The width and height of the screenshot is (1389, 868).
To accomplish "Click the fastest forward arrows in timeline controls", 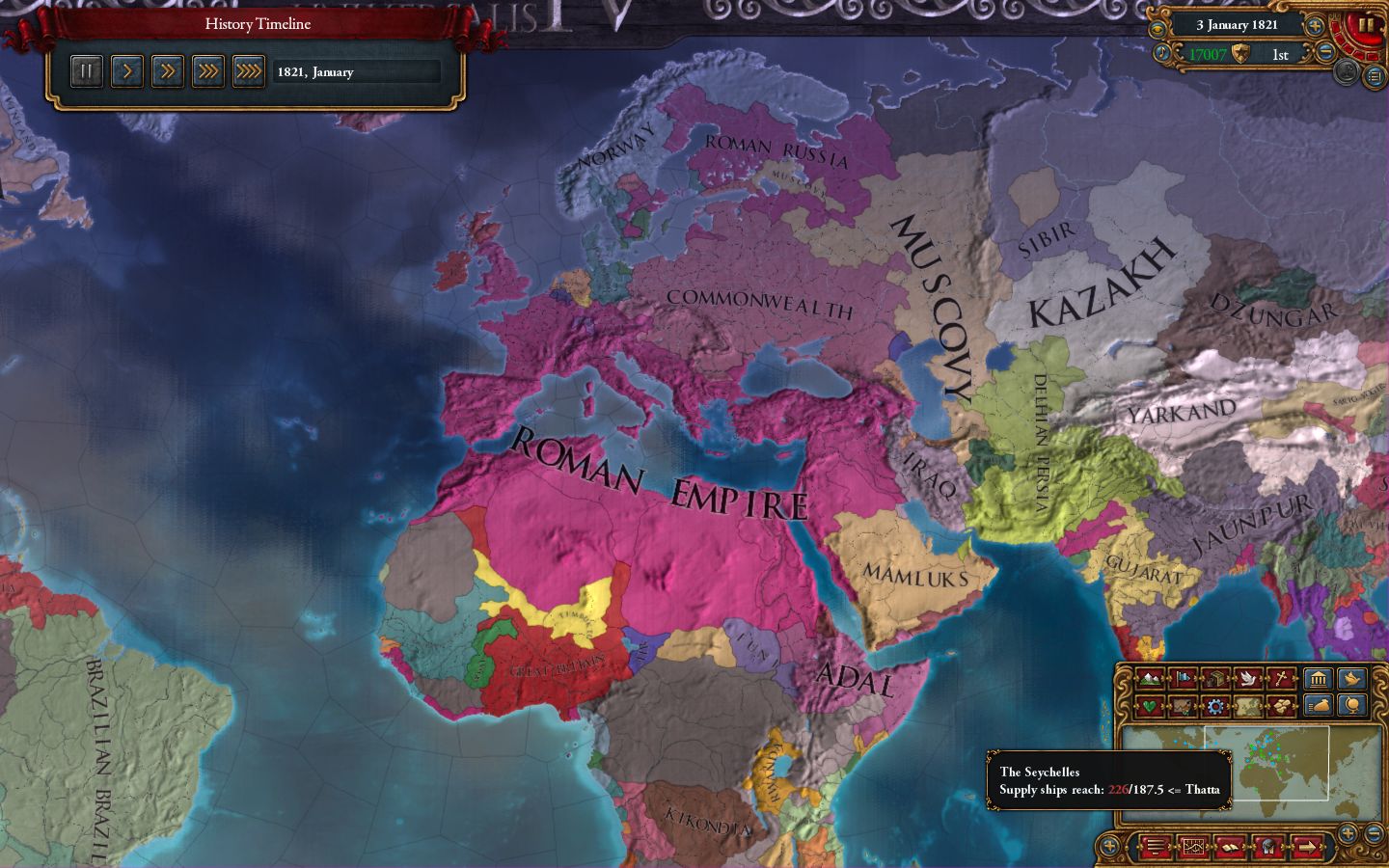I will pyautogui.click(x=248, y=70).
